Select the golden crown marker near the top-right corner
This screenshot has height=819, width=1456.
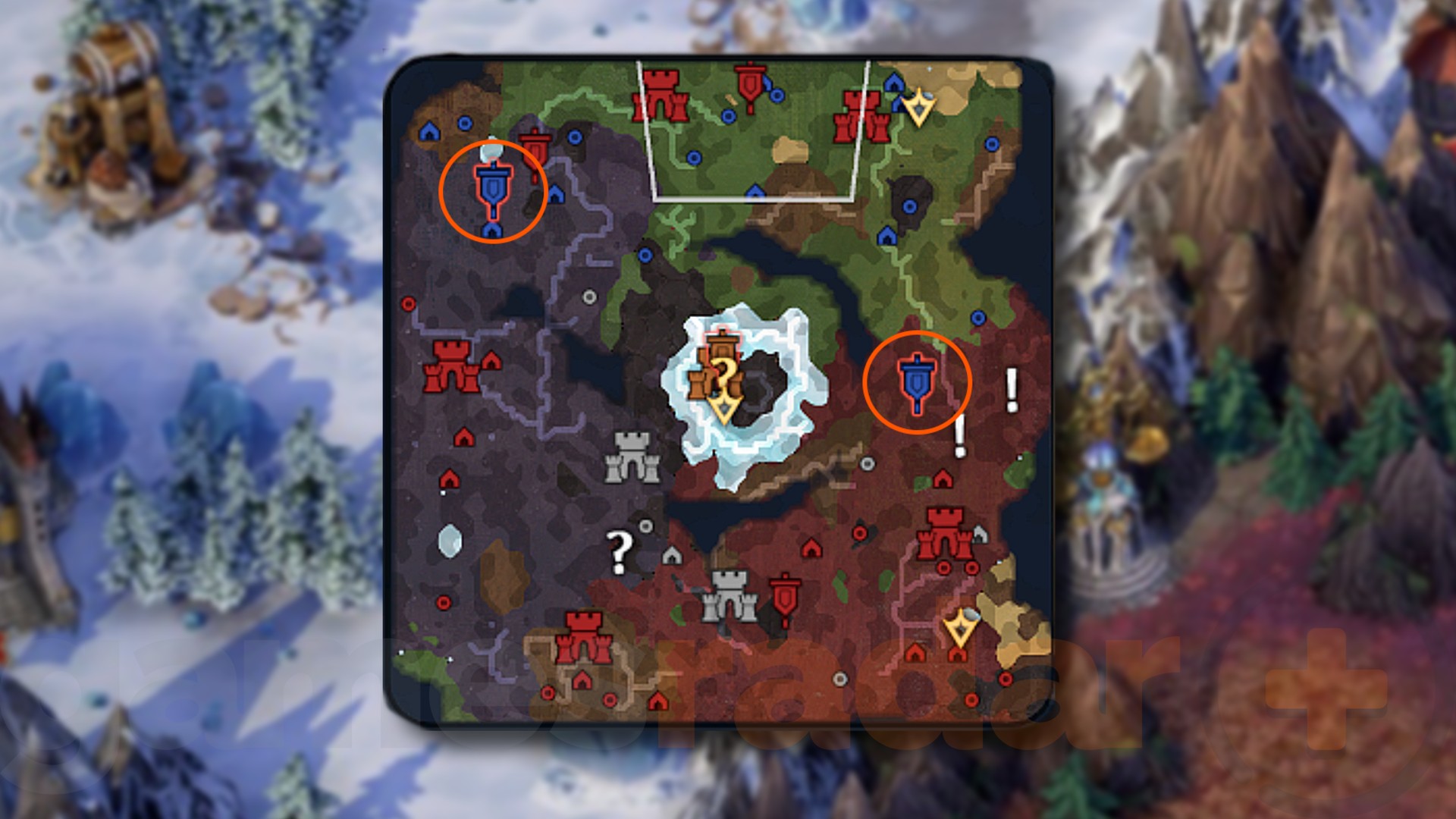point(918,109)
